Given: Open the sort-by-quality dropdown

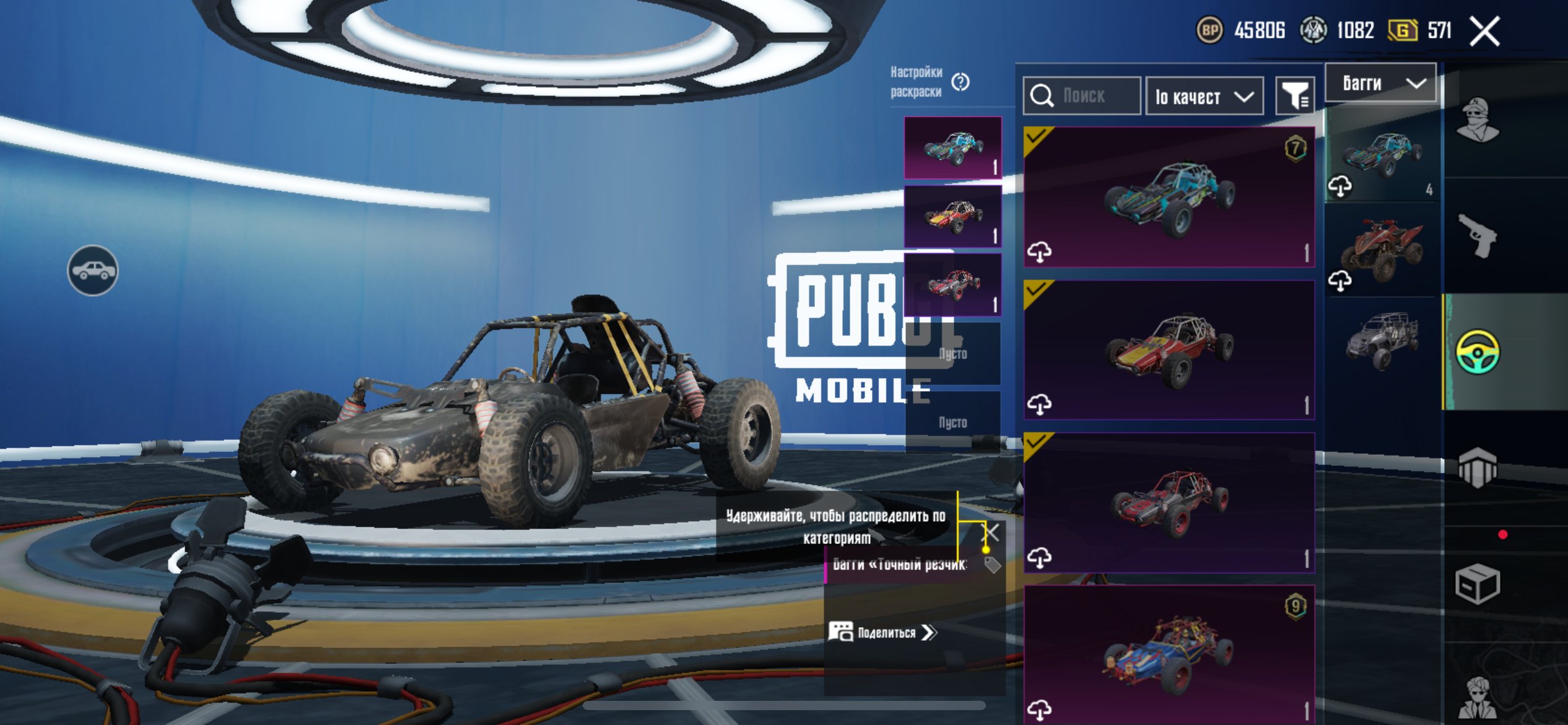Looking at the screenshot, I should tap(1204, 97).
